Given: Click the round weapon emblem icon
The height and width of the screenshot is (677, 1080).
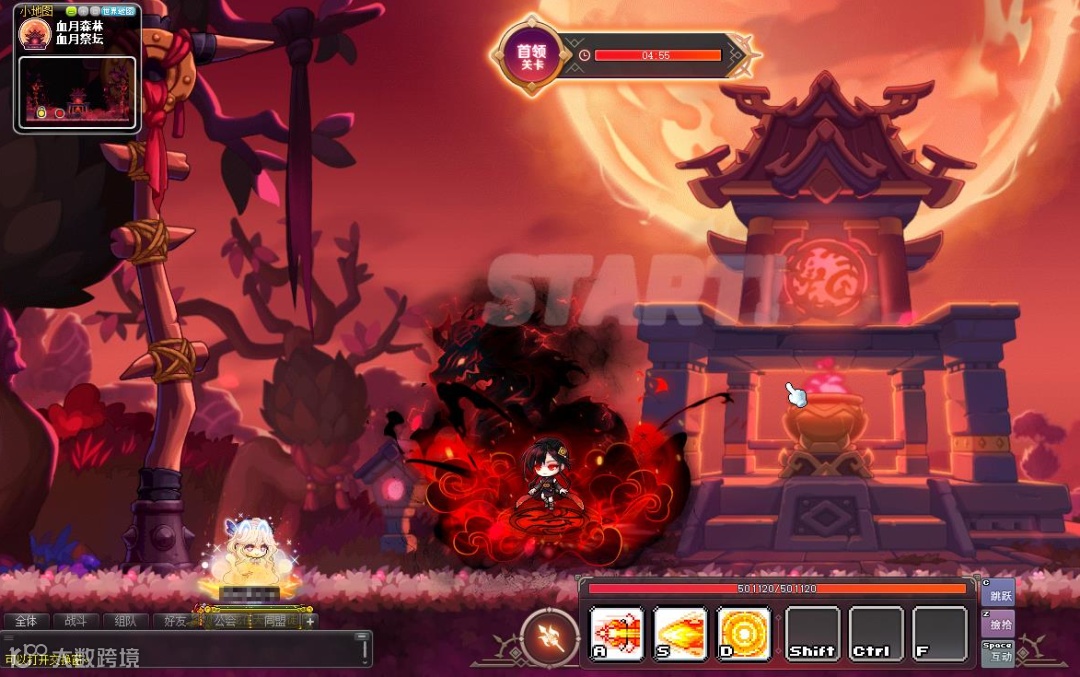Looking at the screenshot, I should coord(550,637).
